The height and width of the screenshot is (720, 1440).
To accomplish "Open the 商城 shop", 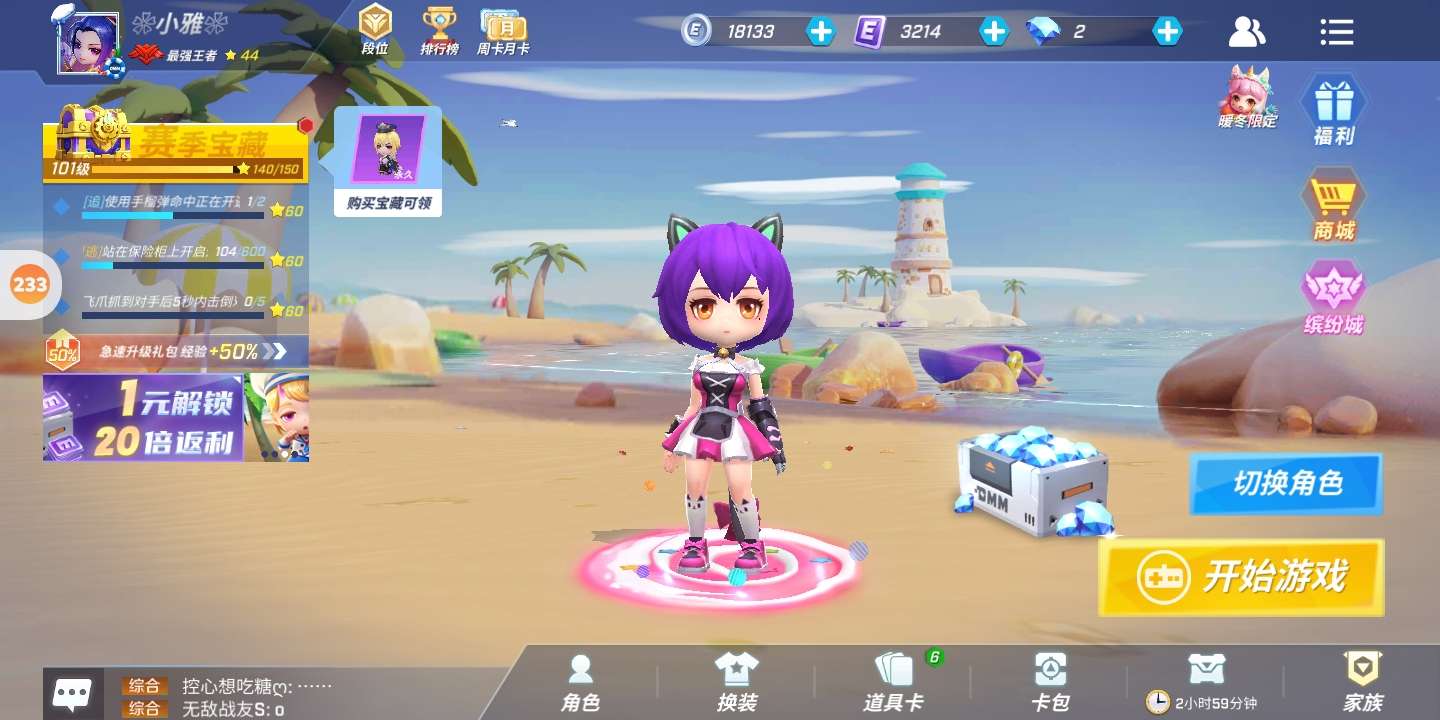I will click(x=1333, y=207).
